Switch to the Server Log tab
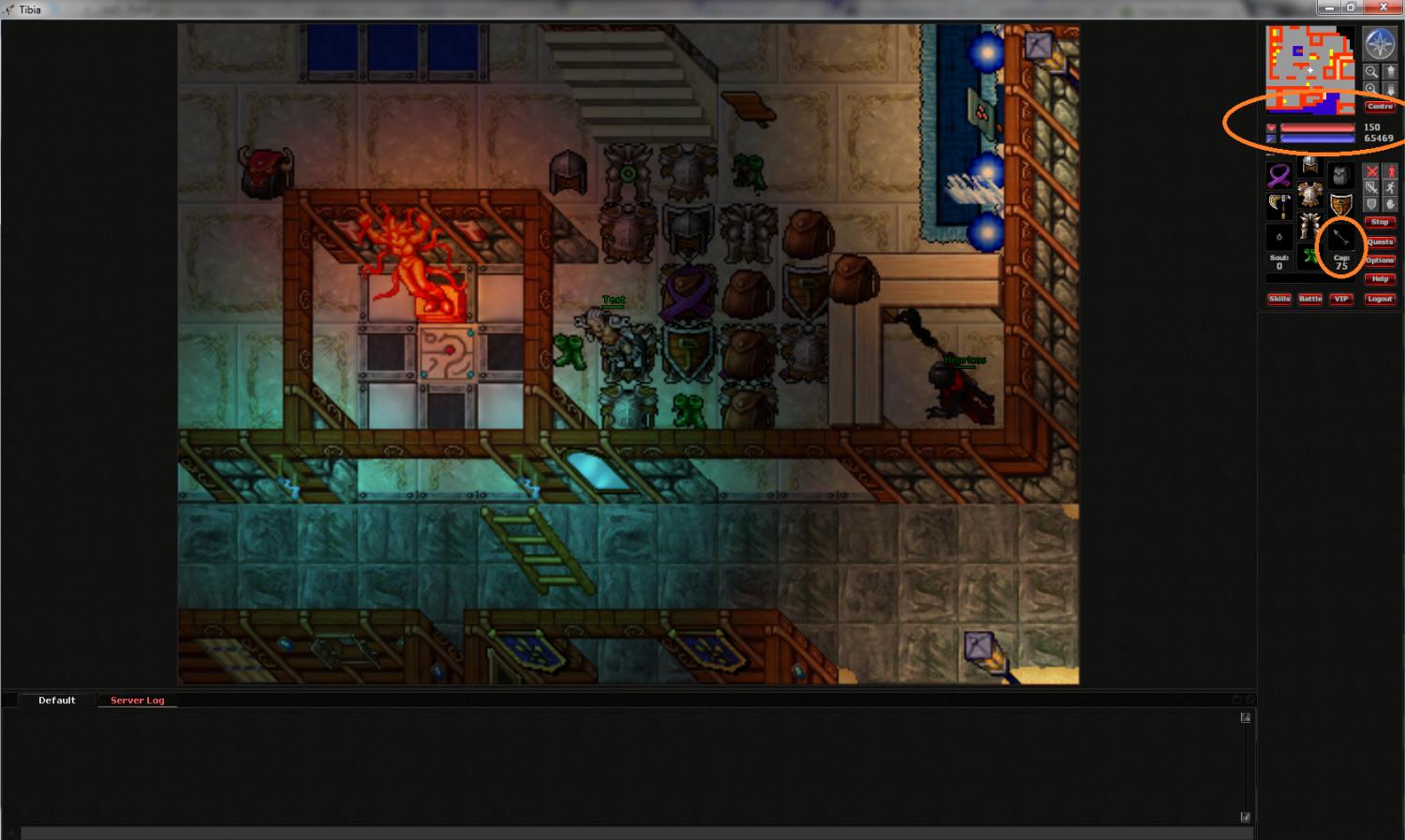This screenshot has height=840, width=1405. click(x=137, y=700)
